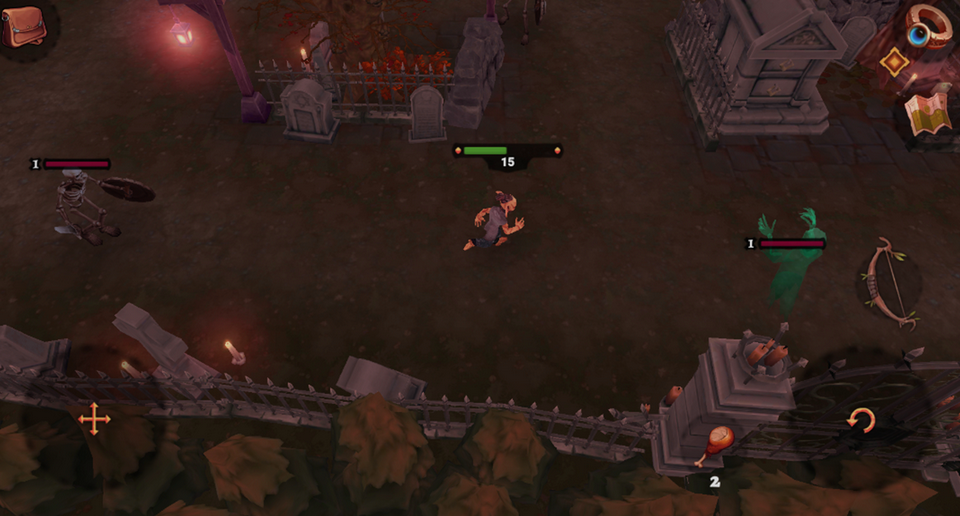Tap the orange four-way movement arrows
Screen dimensions: 960x516
[94, 419]
